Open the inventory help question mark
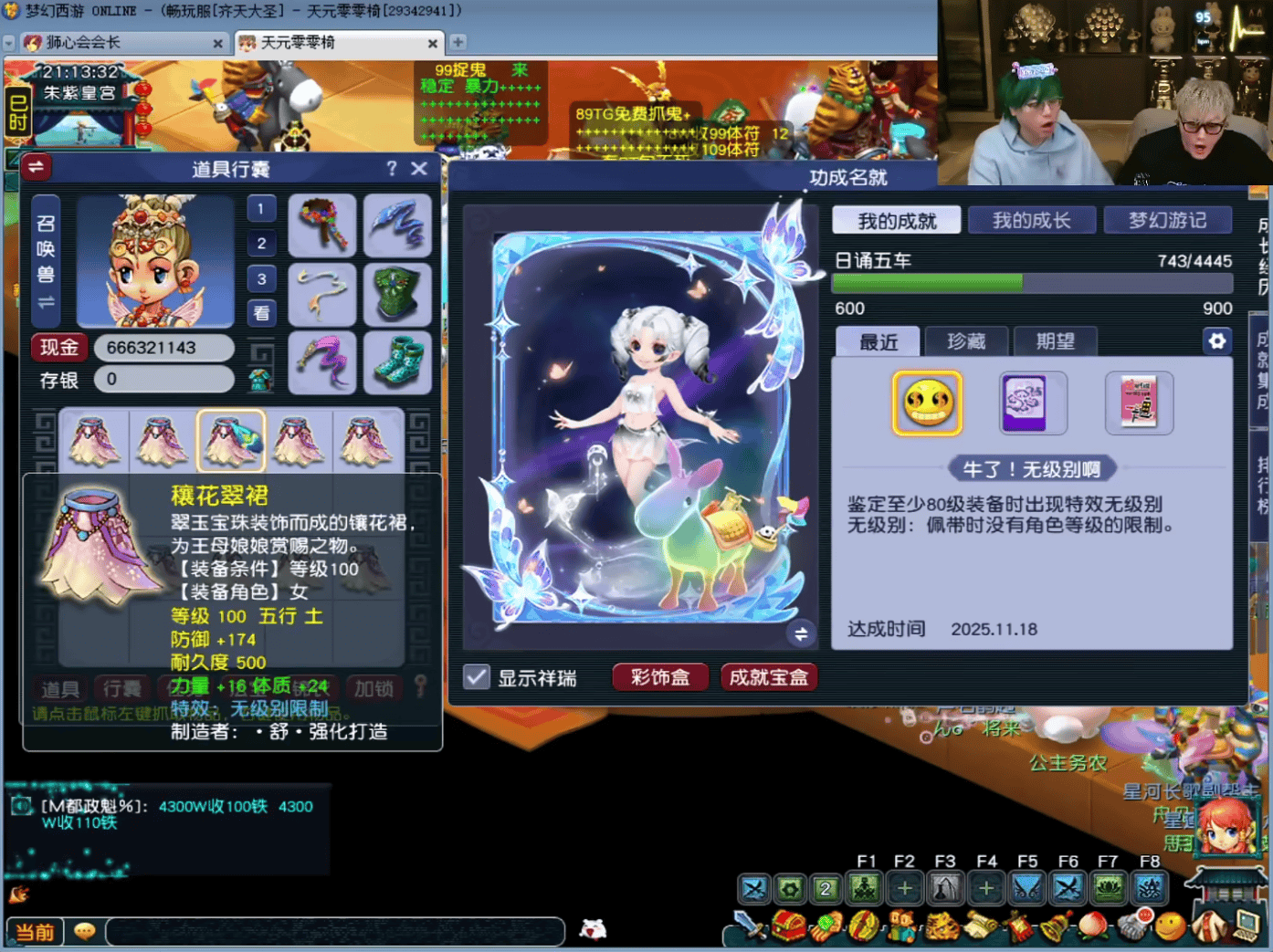This screenshot has width=1273, height=952. tap(392, 168)
